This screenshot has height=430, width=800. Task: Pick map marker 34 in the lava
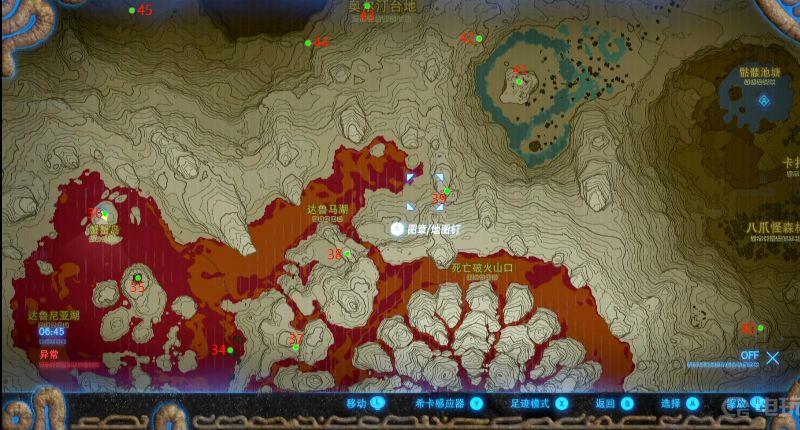[230, 350]
